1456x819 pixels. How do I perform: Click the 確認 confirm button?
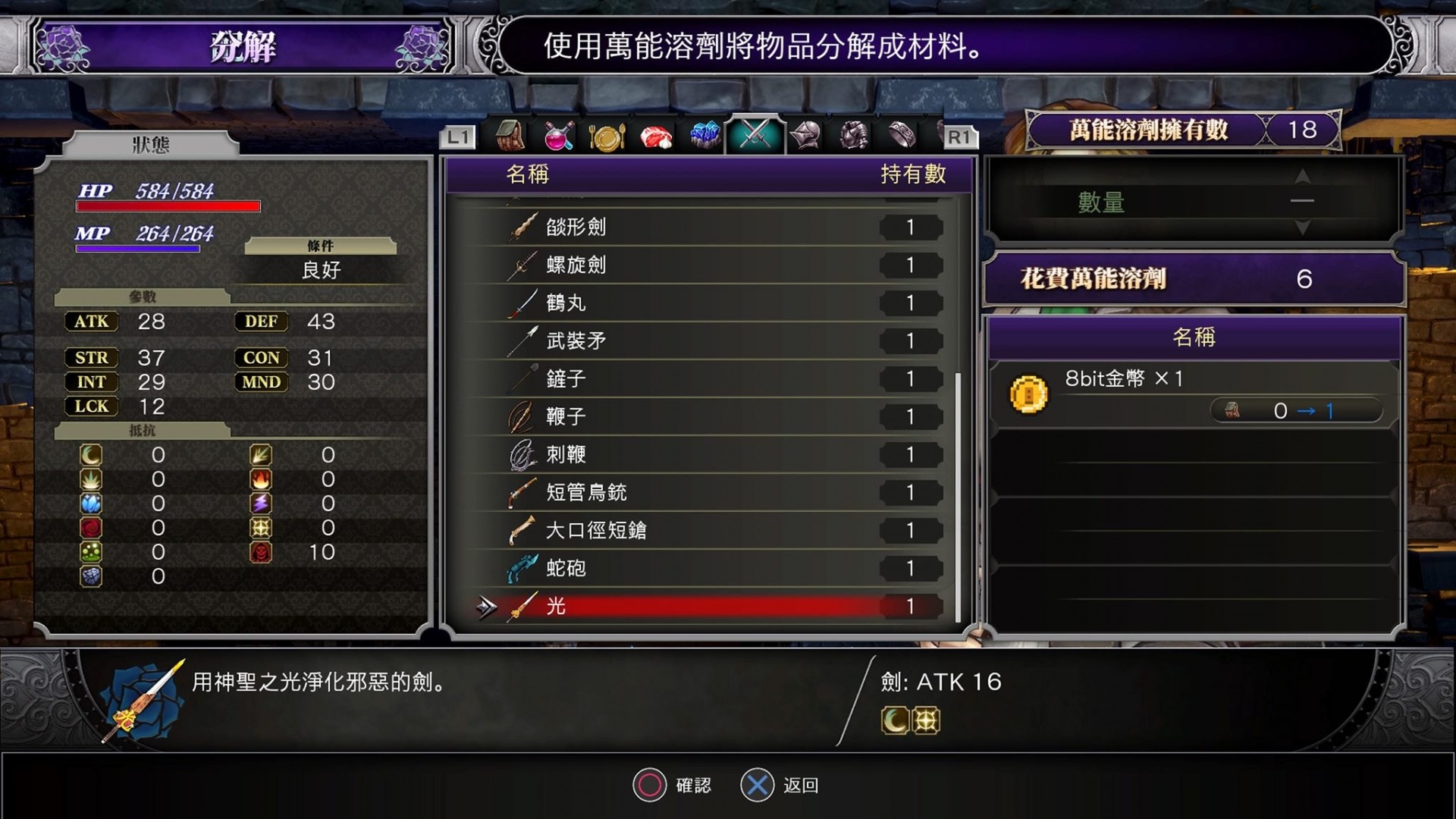[x=673, y=786]
